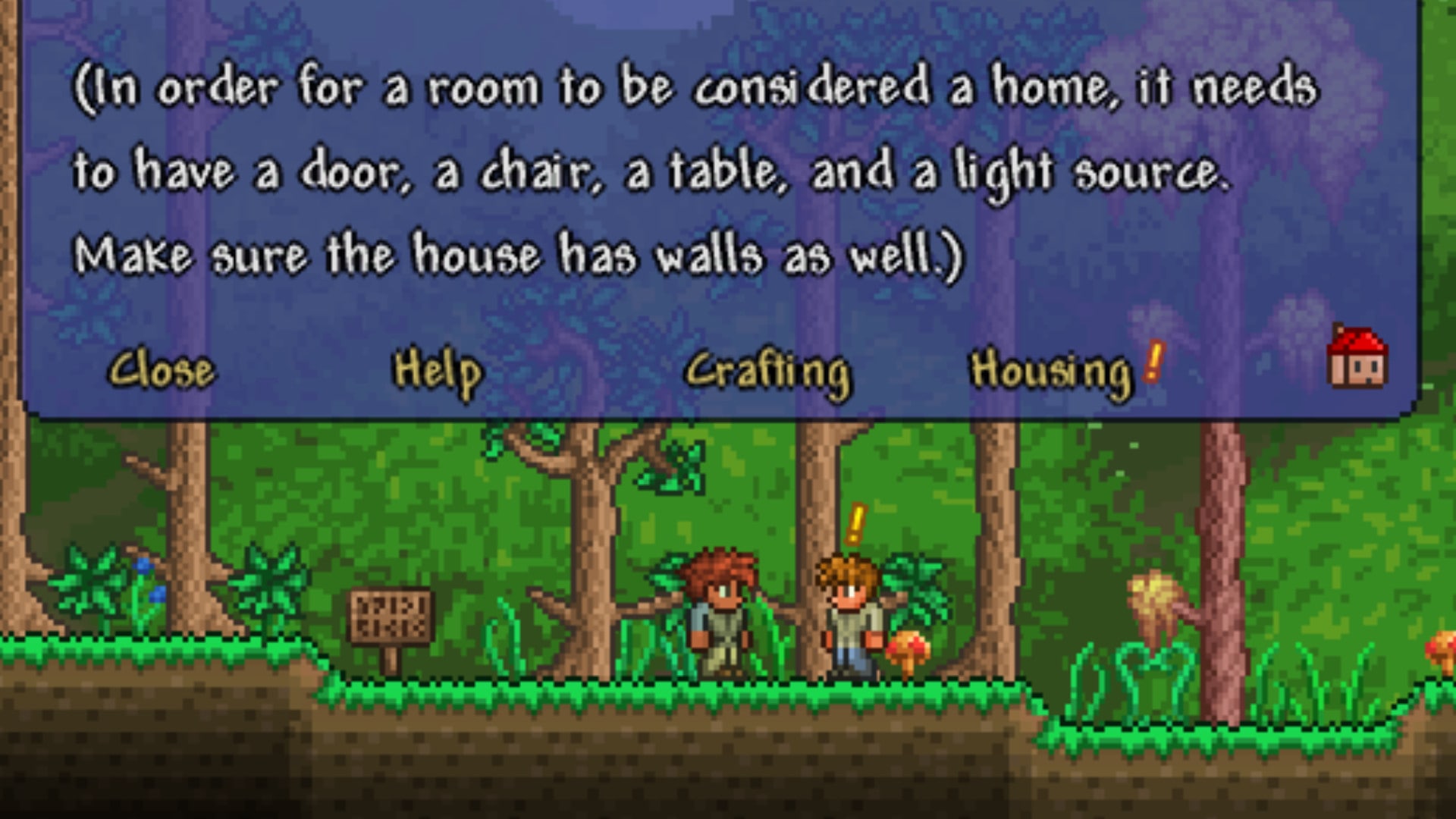Choose the Housing option
The width and height of the screenshot is (1456, 819).
click(x=1051, y=372)
